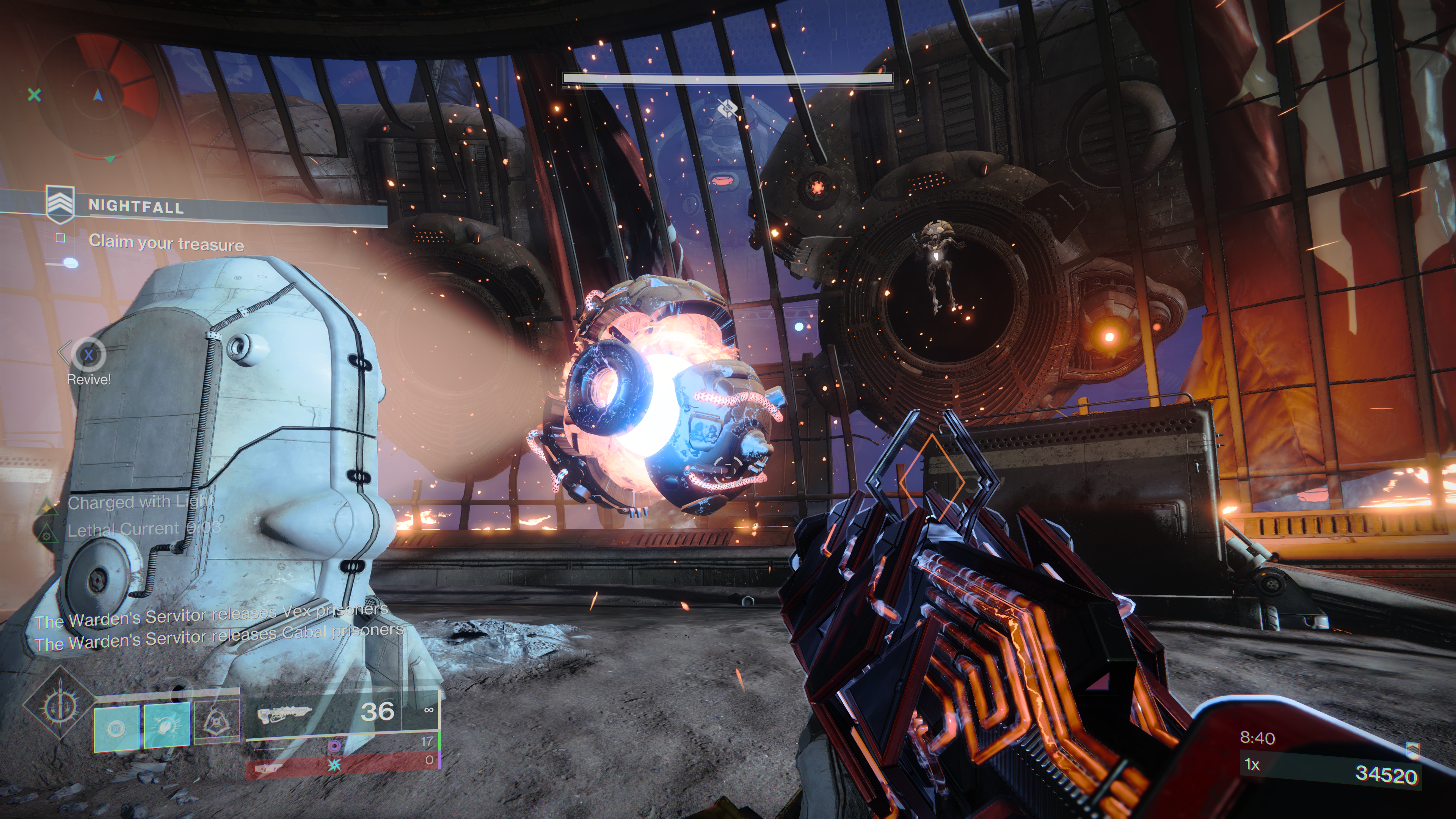Activate the glowing fist melee ability

point(167,725)
